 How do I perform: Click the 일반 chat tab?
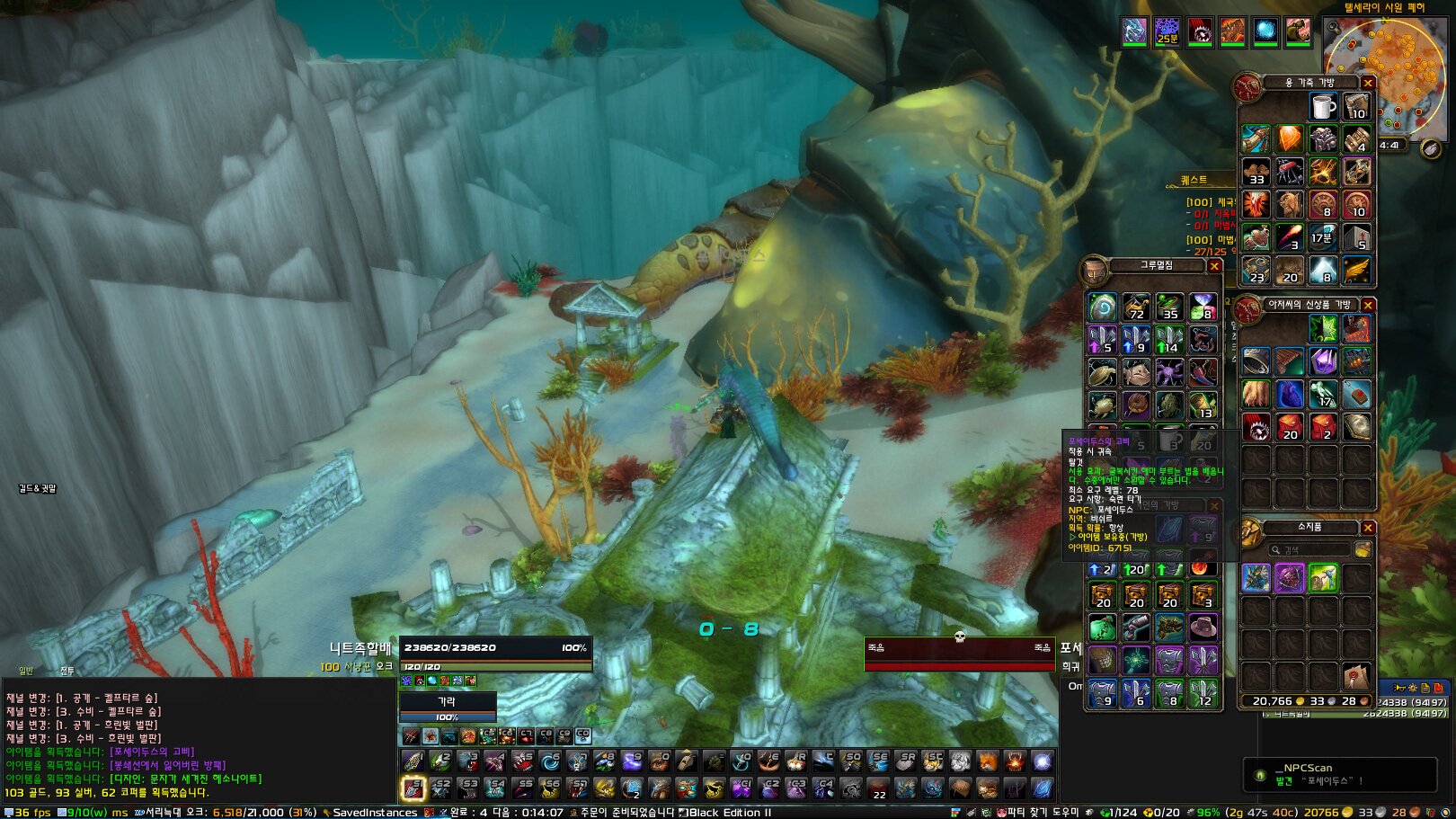(x=26, y=671)
